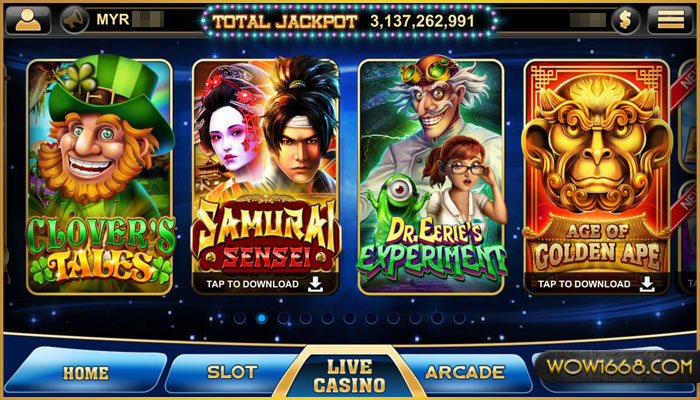
Task: Launch the Clover's Tales game
Action: point(99,175)
